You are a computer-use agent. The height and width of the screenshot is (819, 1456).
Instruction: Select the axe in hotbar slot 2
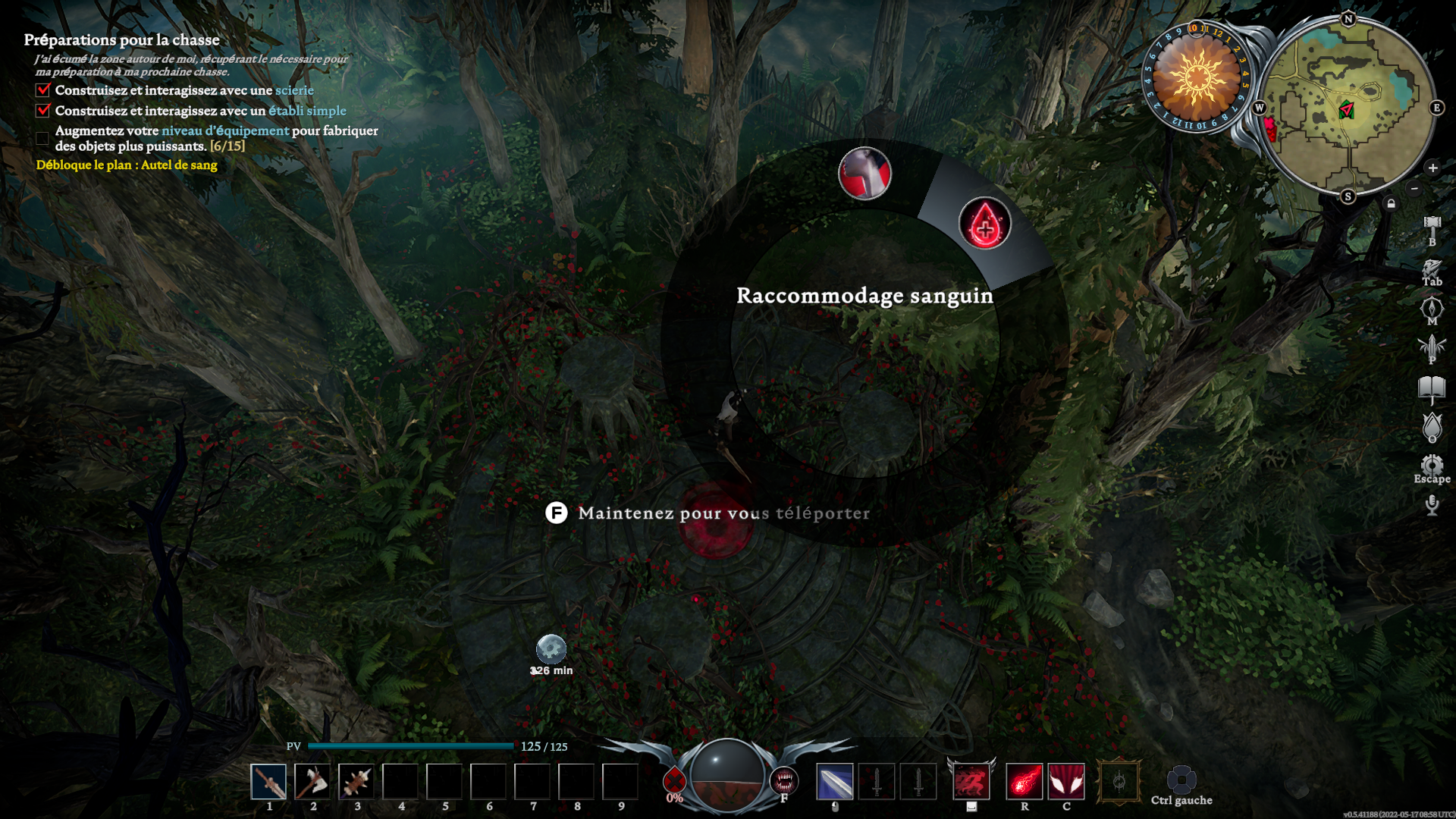312,782
